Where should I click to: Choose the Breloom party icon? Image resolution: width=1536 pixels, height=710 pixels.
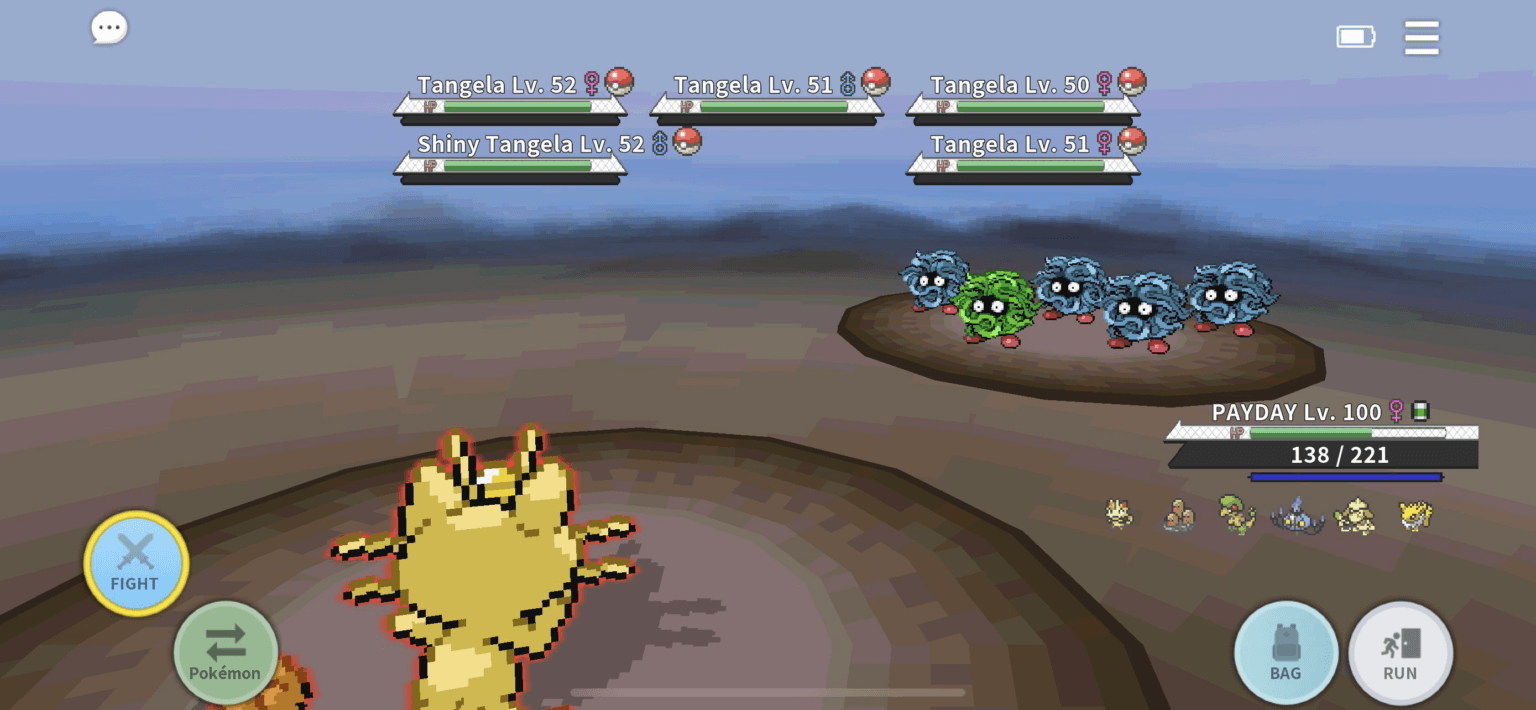(1236, 514)
